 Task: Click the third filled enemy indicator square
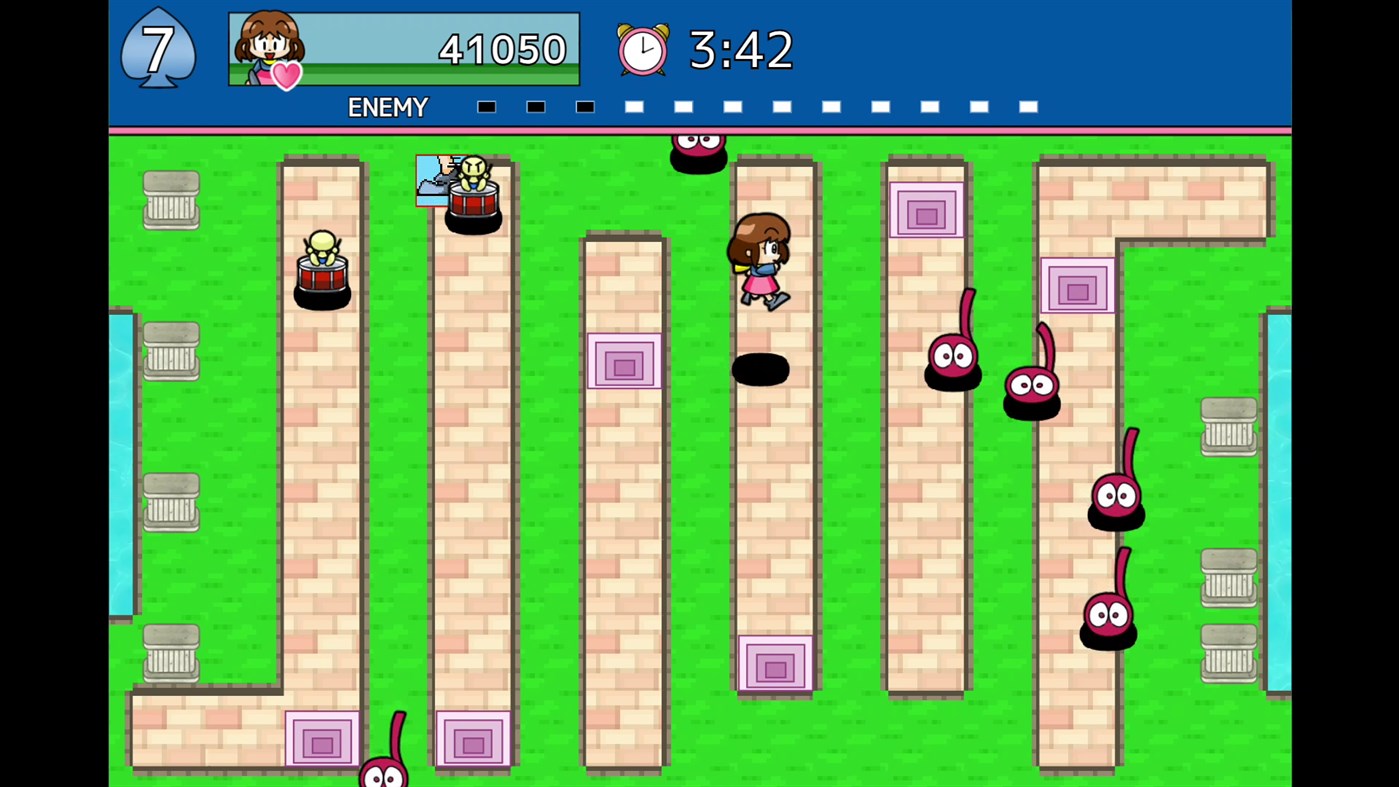point(584,106)
